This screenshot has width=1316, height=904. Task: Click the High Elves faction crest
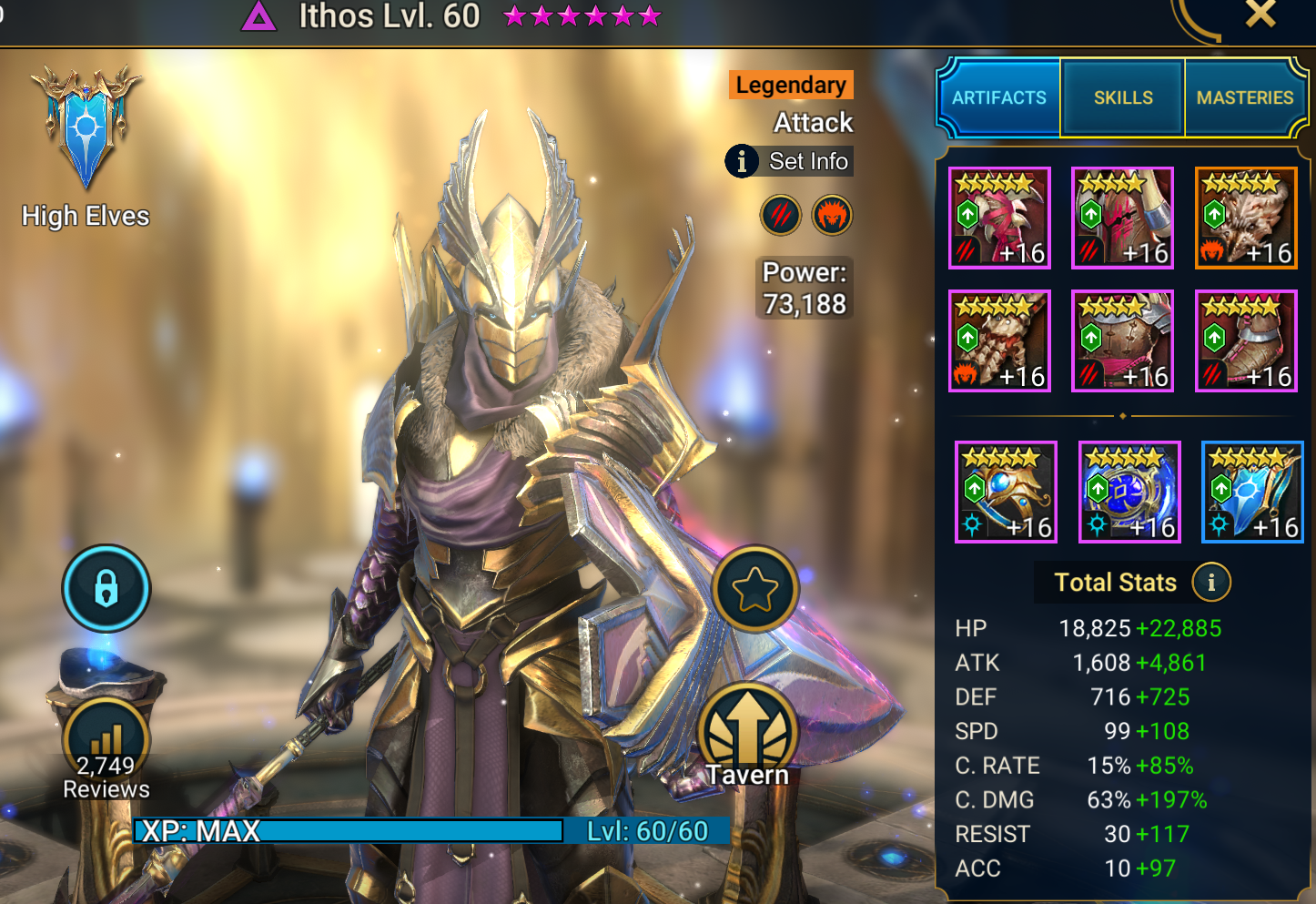85,127
